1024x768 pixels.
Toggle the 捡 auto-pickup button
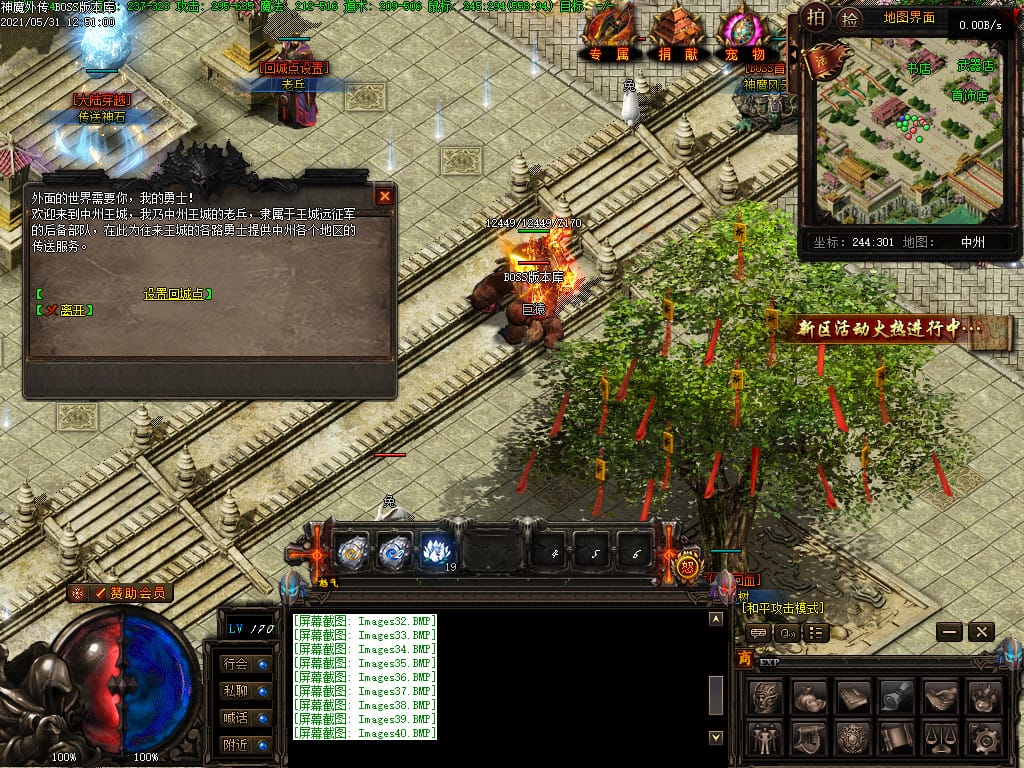pos(849,17)
